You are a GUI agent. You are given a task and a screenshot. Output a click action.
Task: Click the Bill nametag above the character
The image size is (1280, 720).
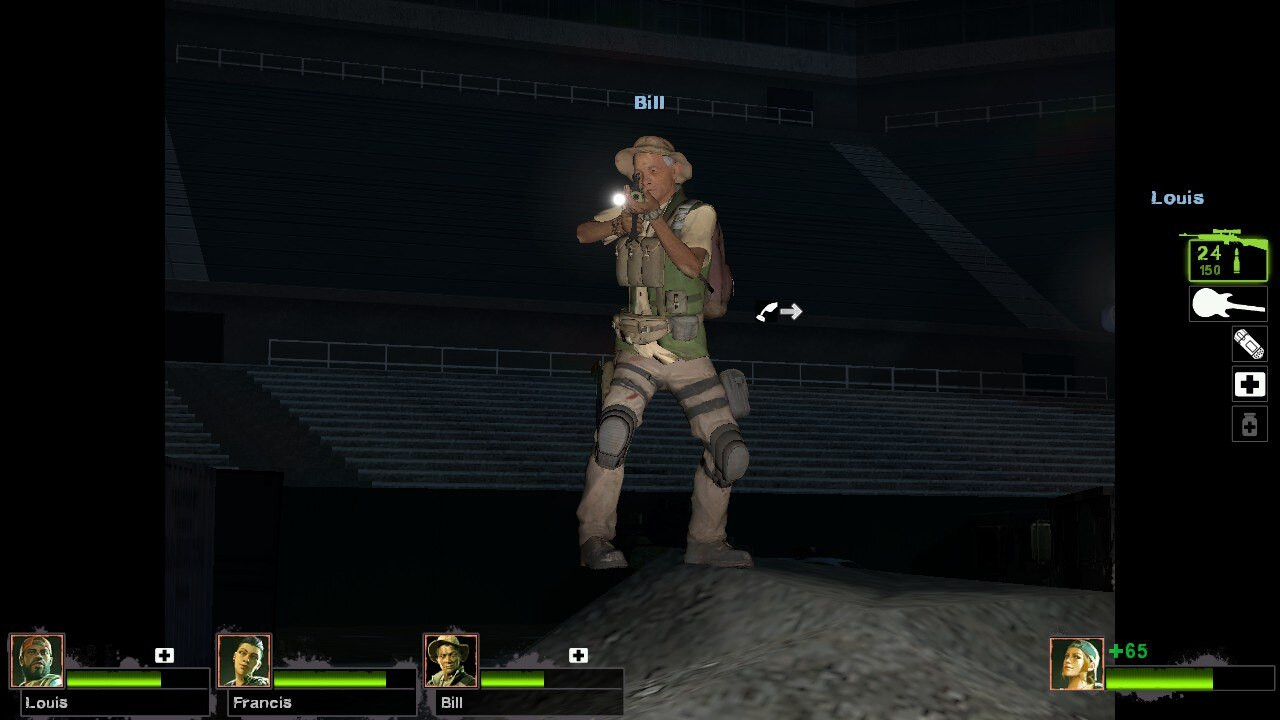tap(650, 102)
